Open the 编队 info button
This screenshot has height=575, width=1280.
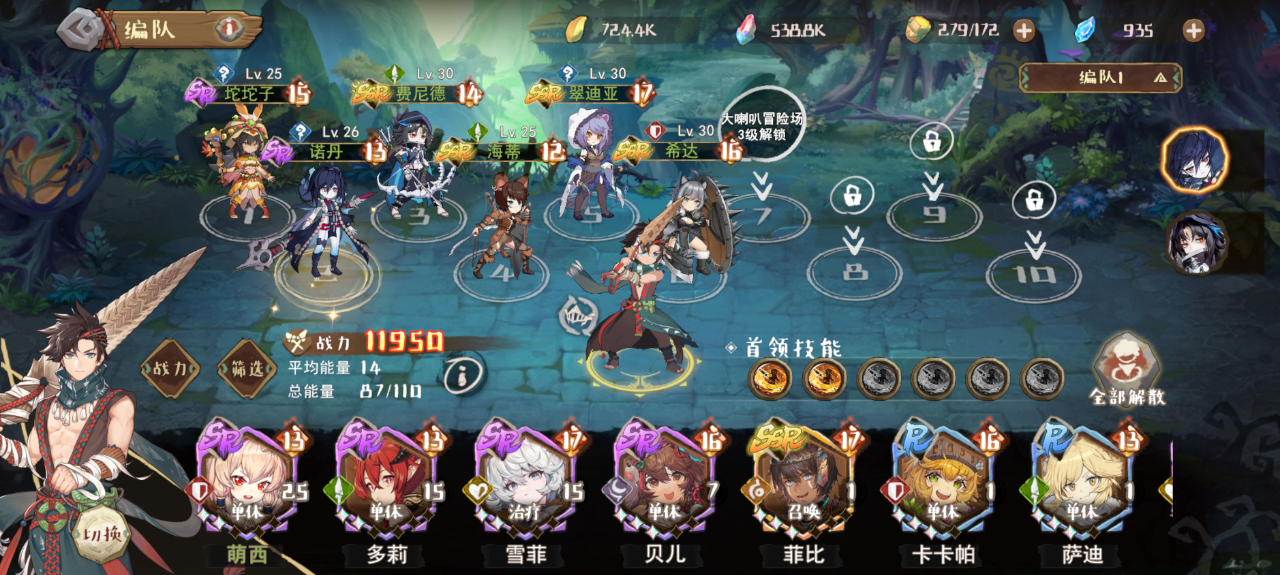coord(229,29)
